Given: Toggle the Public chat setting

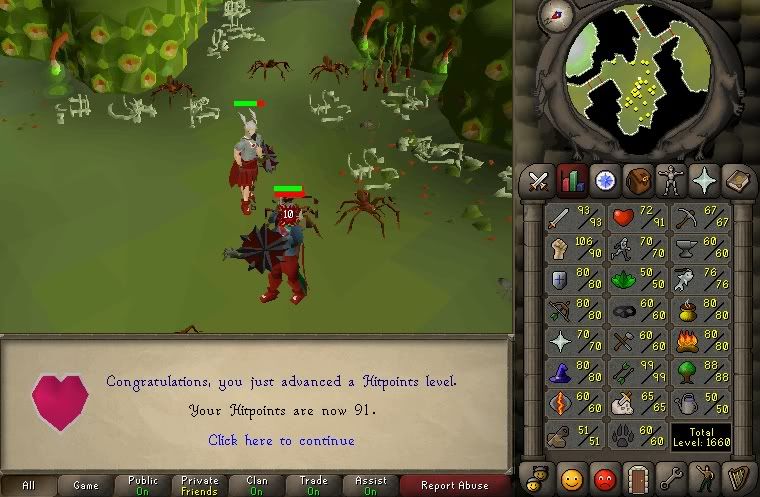Looking at the screenshot, I should (142, 486).
